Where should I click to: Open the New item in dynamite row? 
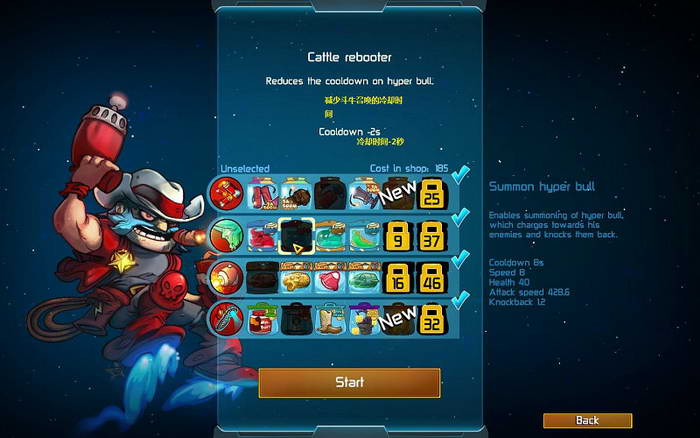coord(397,193)
